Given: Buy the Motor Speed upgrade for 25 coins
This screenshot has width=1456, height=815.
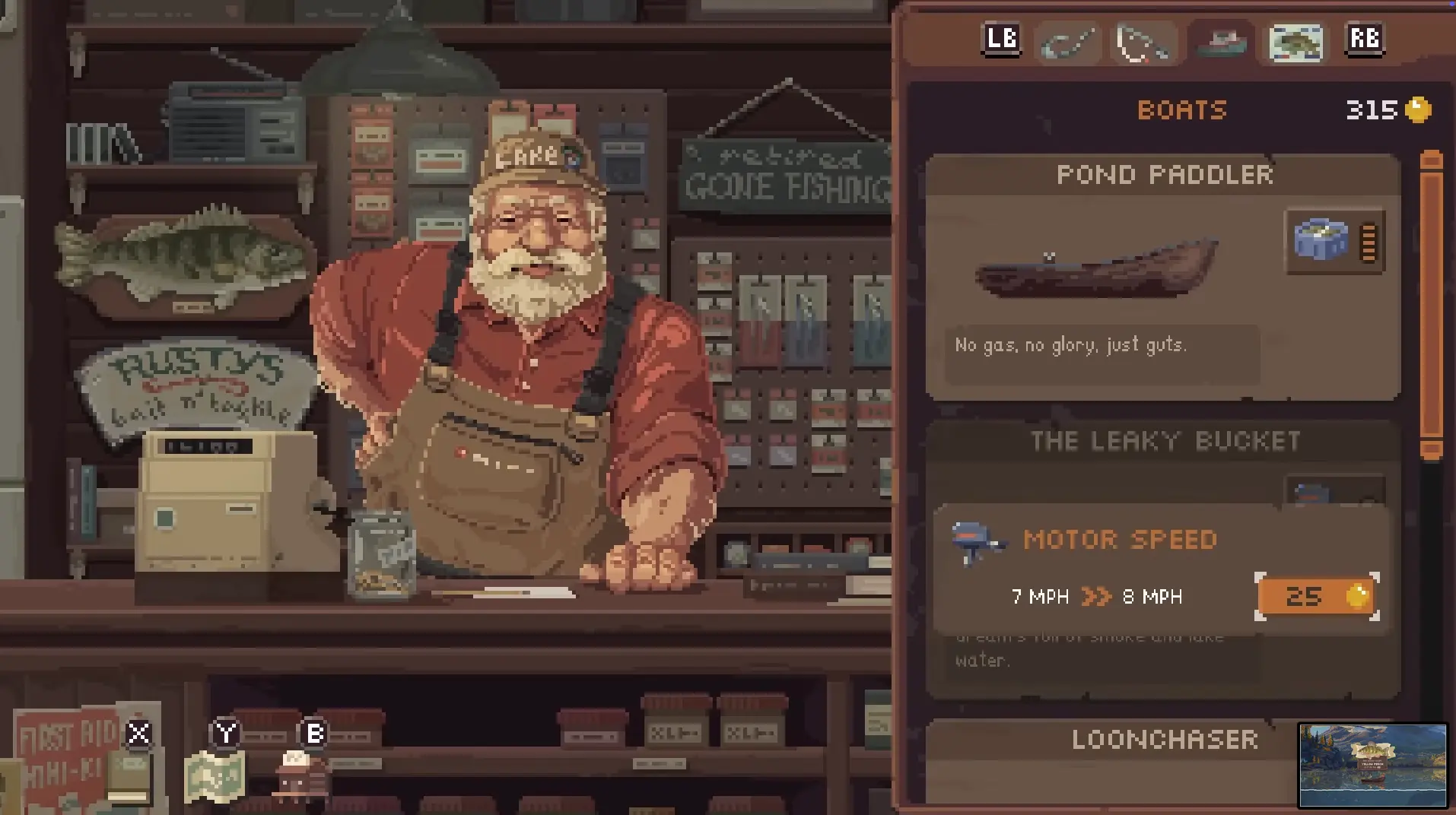Looking at the screenshot, I should (1317, 597).
